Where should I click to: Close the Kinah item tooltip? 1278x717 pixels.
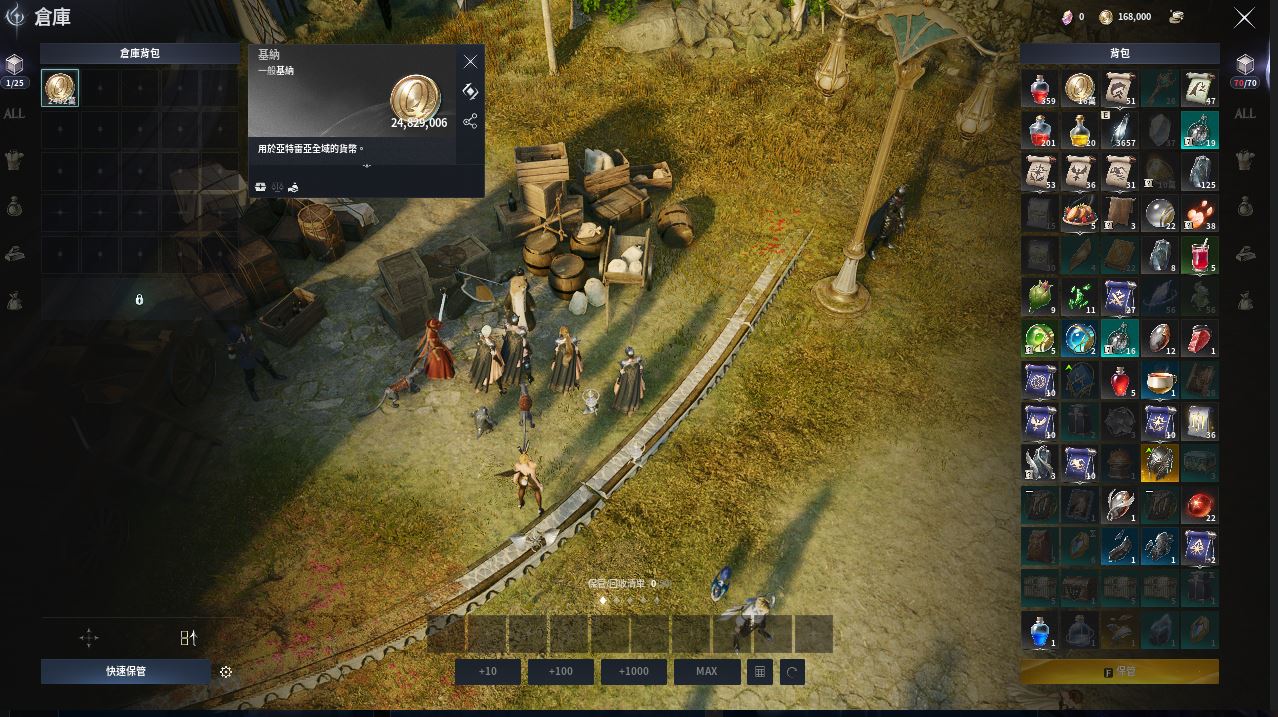[470, 62]
